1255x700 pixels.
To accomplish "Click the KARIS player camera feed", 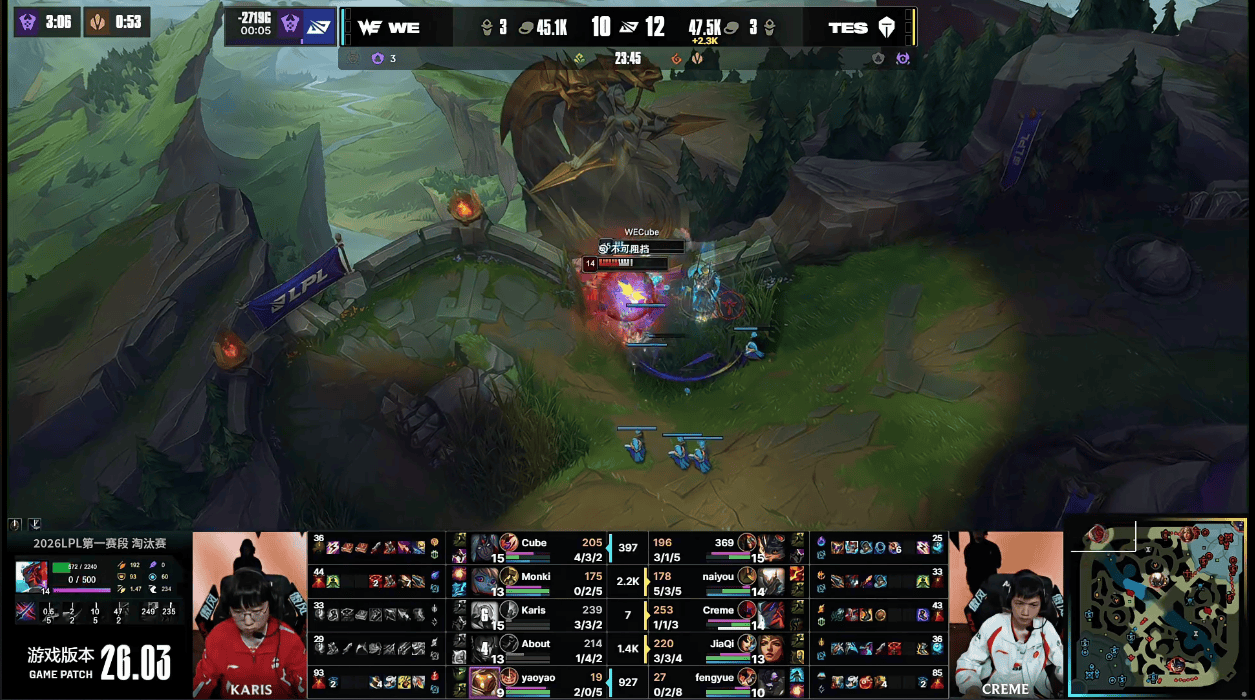I will tap(249, 614).
